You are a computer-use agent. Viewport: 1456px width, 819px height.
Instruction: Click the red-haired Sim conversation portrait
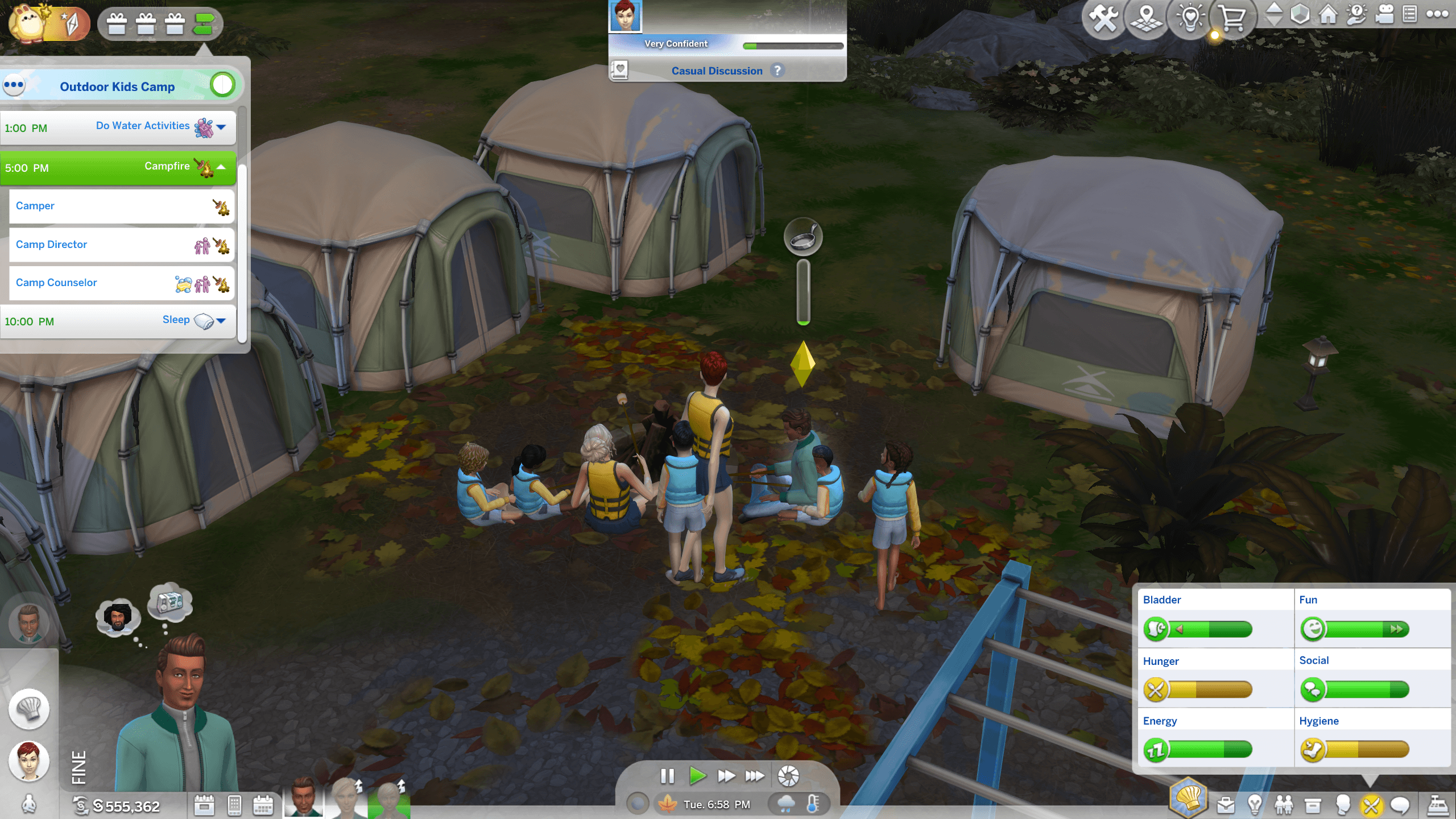(625, 16)
